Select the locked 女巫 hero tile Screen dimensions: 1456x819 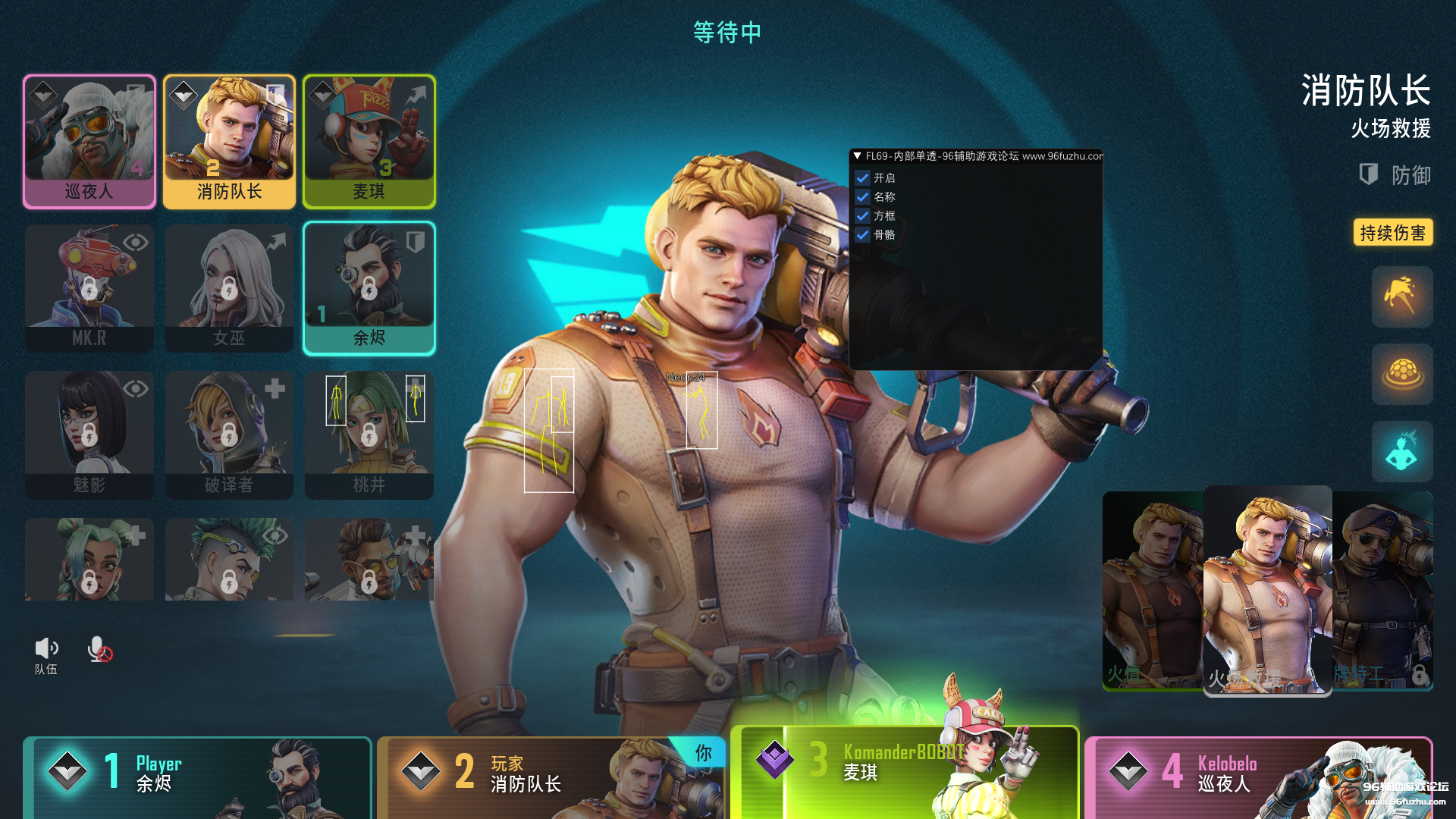coord(229,288)
